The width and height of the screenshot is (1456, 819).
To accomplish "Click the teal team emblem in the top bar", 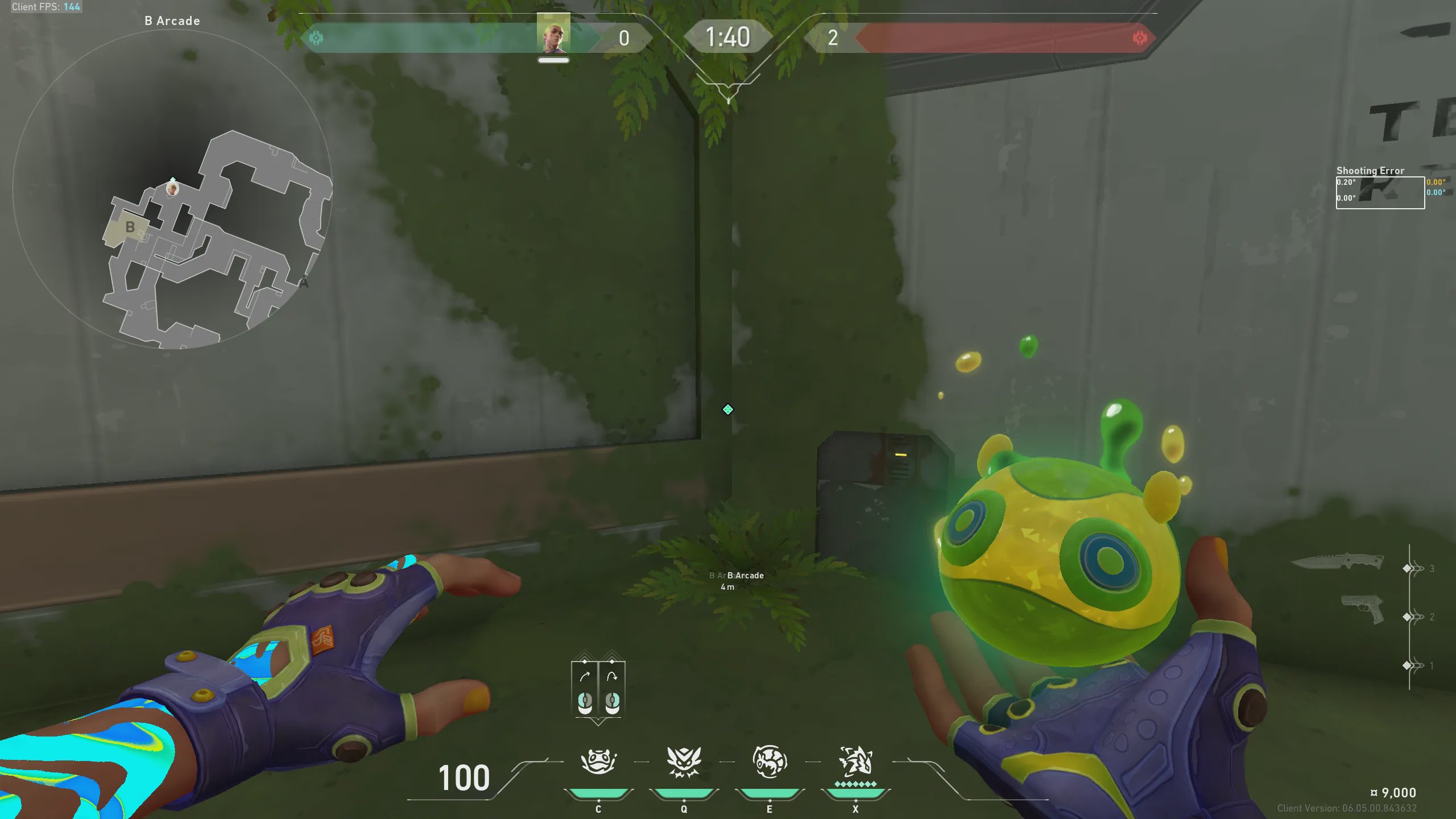I will 316,38.
